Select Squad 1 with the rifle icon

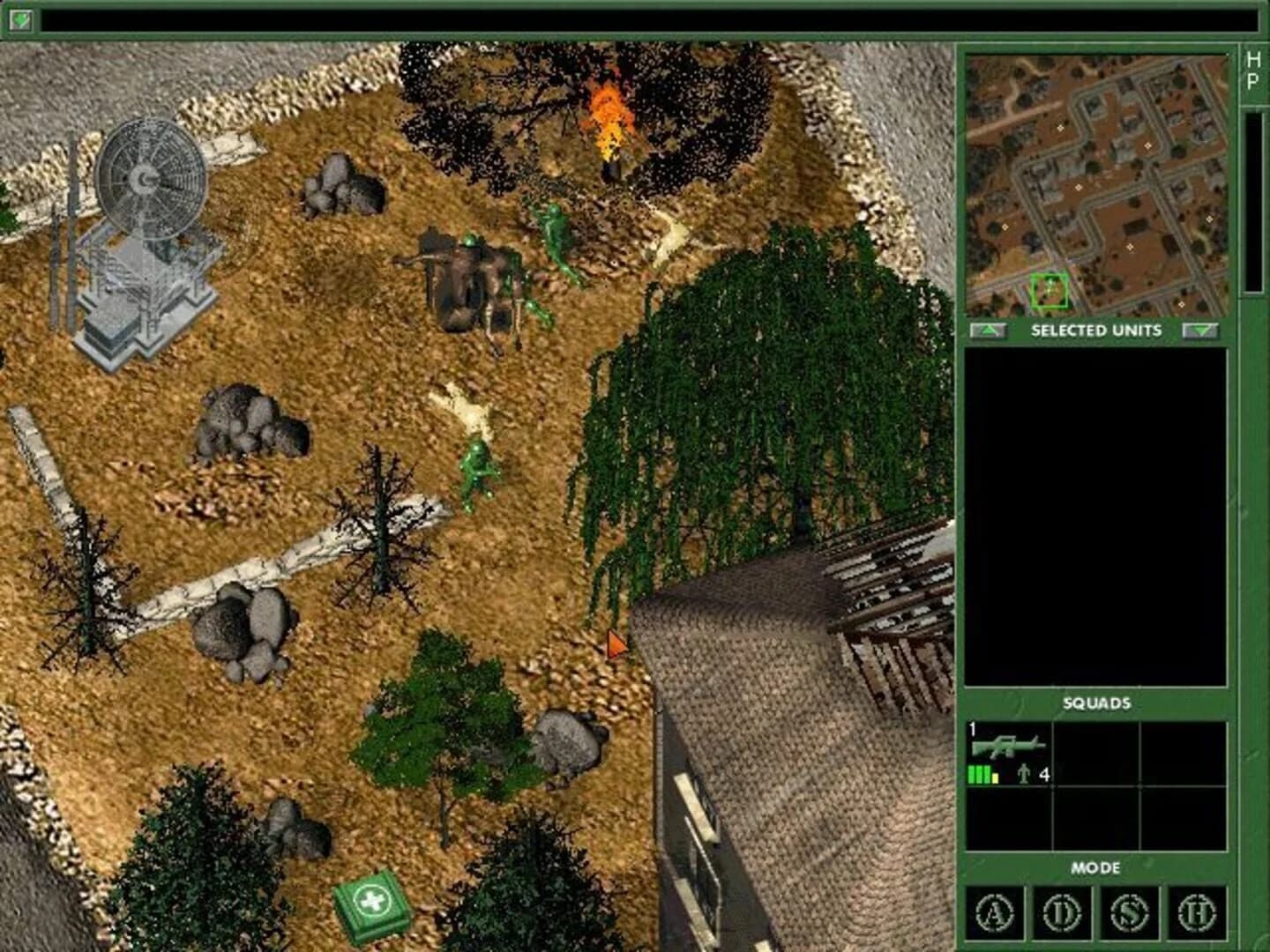pos(1008,749)
